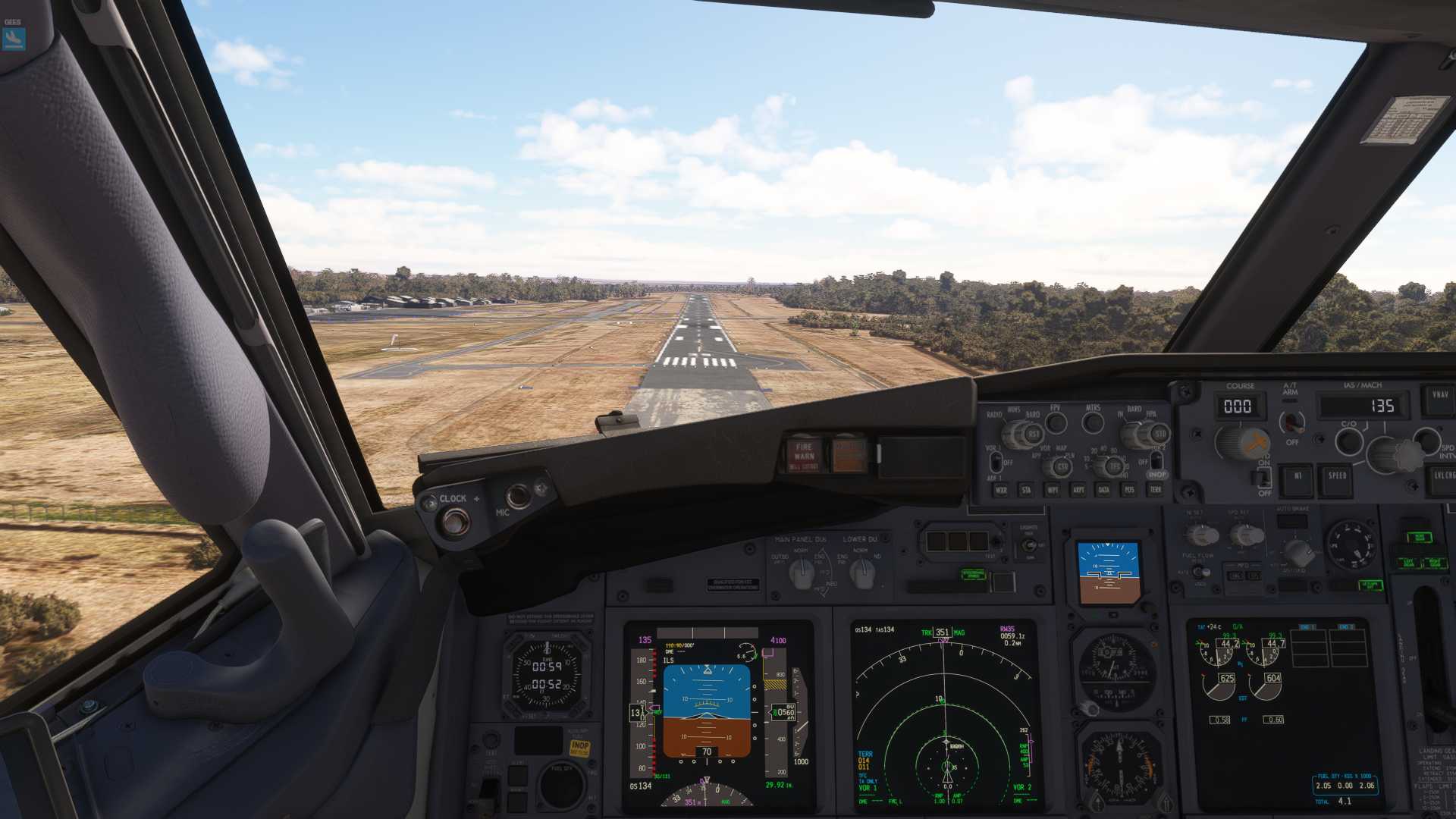Engage the N1 autothrottle mode button
This screenshot has width=1456, height=819.
click(1297, 476)
